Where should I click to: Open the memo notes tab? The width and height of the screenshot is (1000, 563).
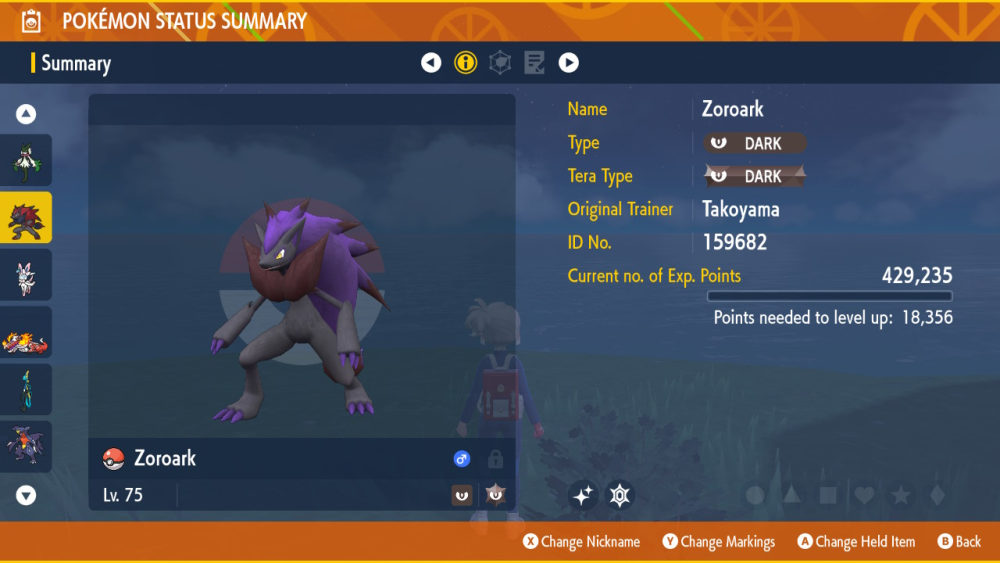point(534,63)
